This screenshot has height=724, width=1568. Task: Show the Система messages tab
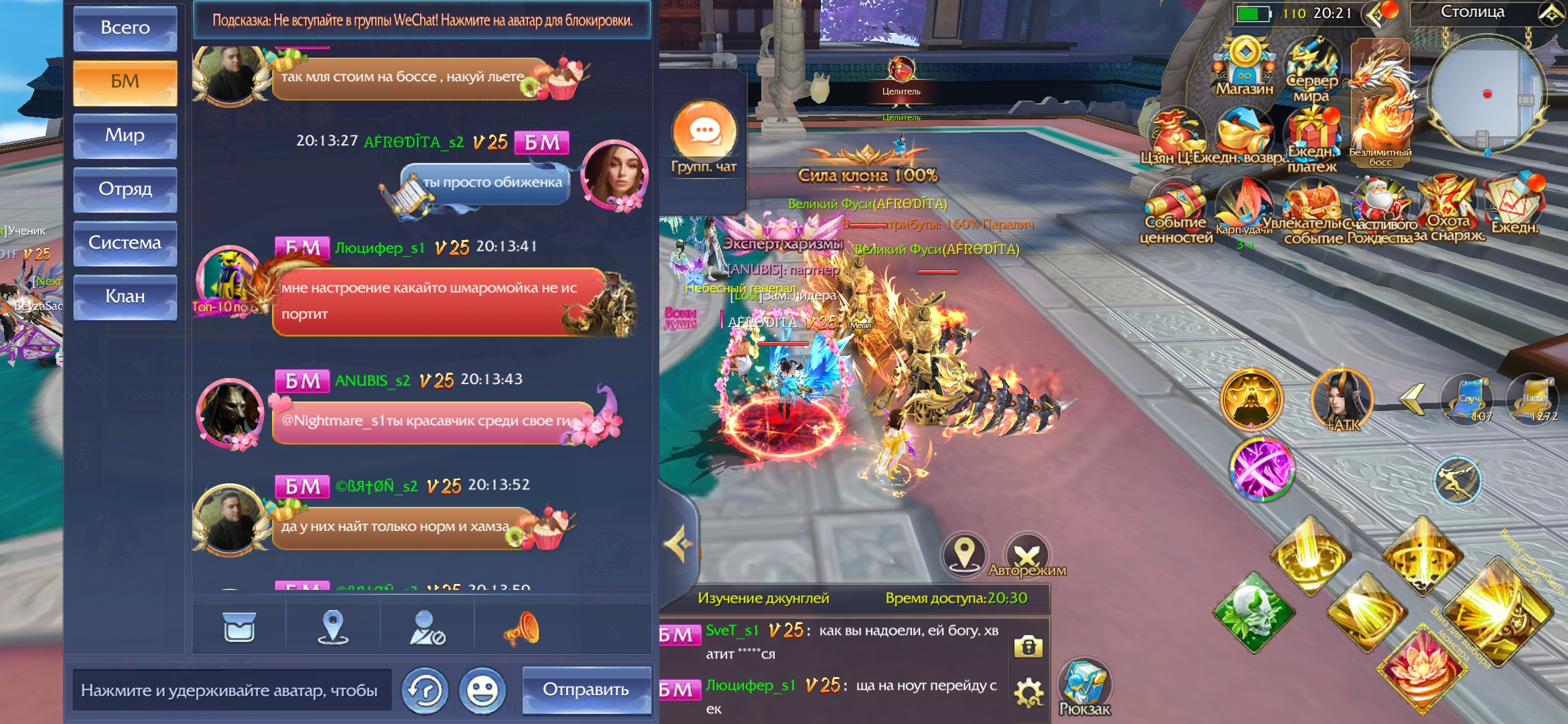(x=125, y=243)
